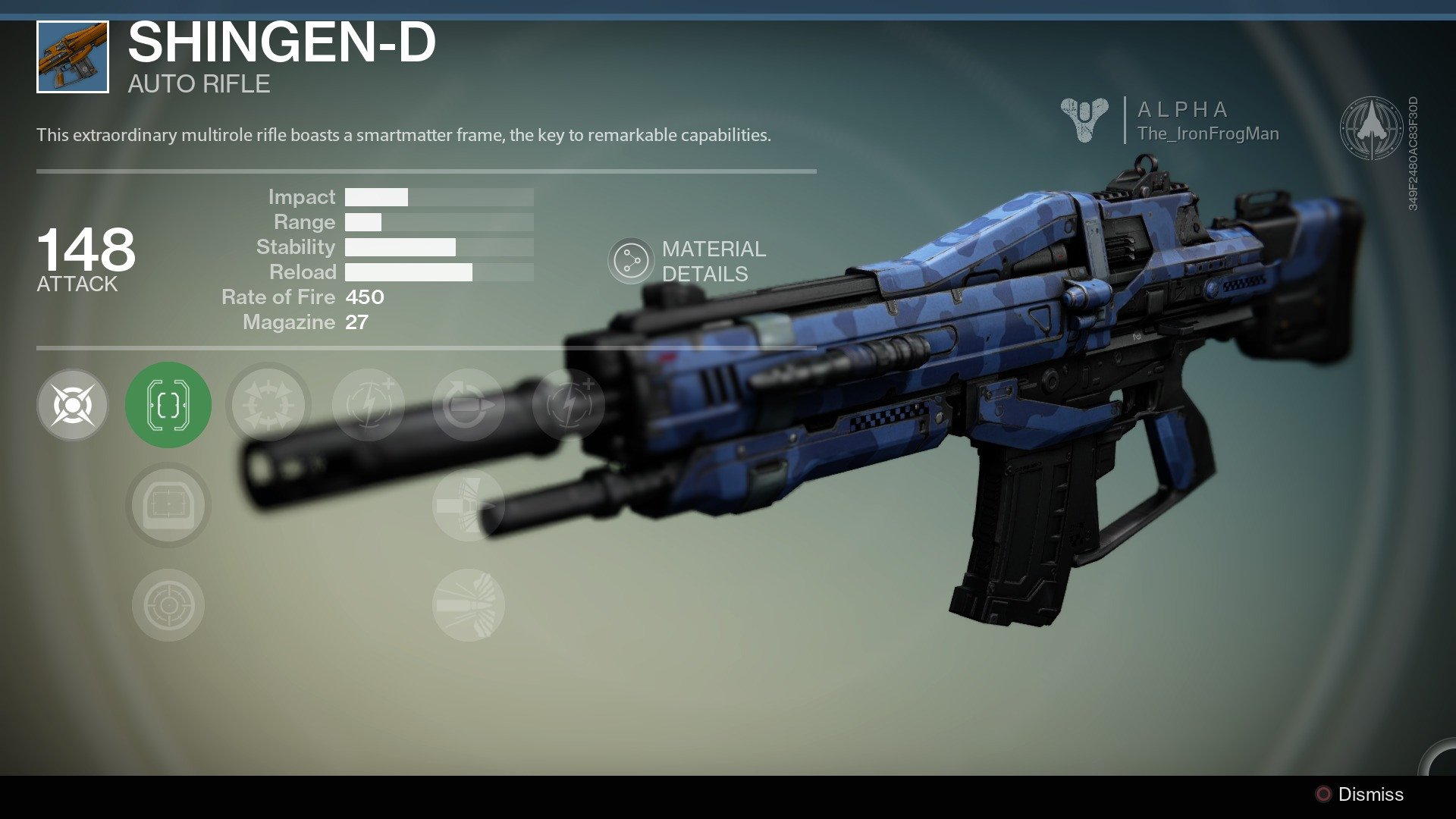This screenshot has width=1456, height=819.
Task: Select the armor-piercing rounds perk icon
Action: [468, 506]
